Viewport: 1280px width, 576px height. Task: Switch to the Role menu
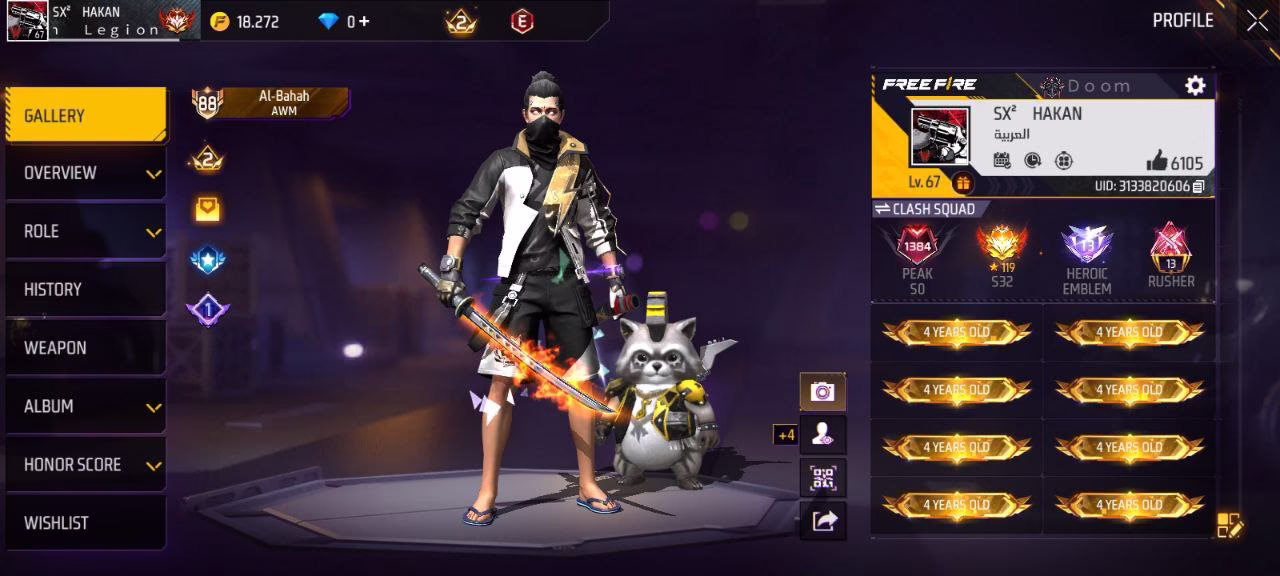click(x=86, y=231)
